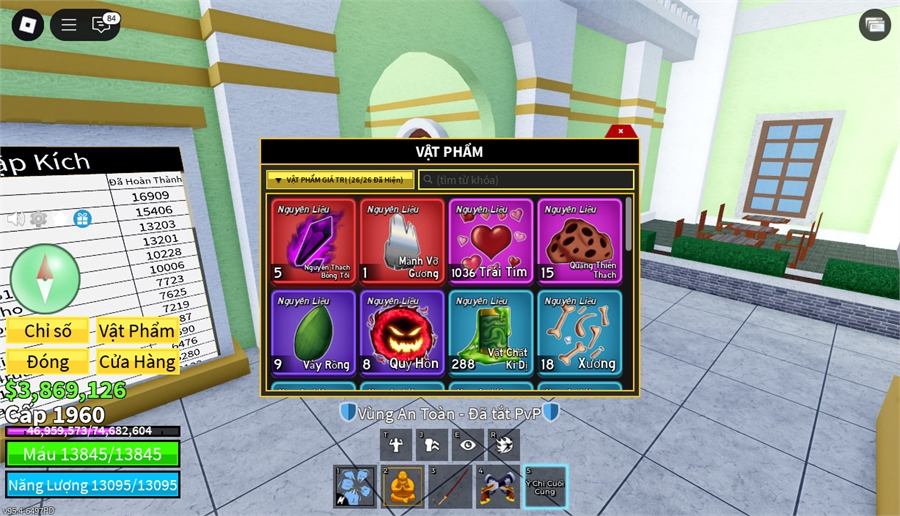900x516 pixels.
Task: Open the valuable items filter dropdown
Action: 340,180
